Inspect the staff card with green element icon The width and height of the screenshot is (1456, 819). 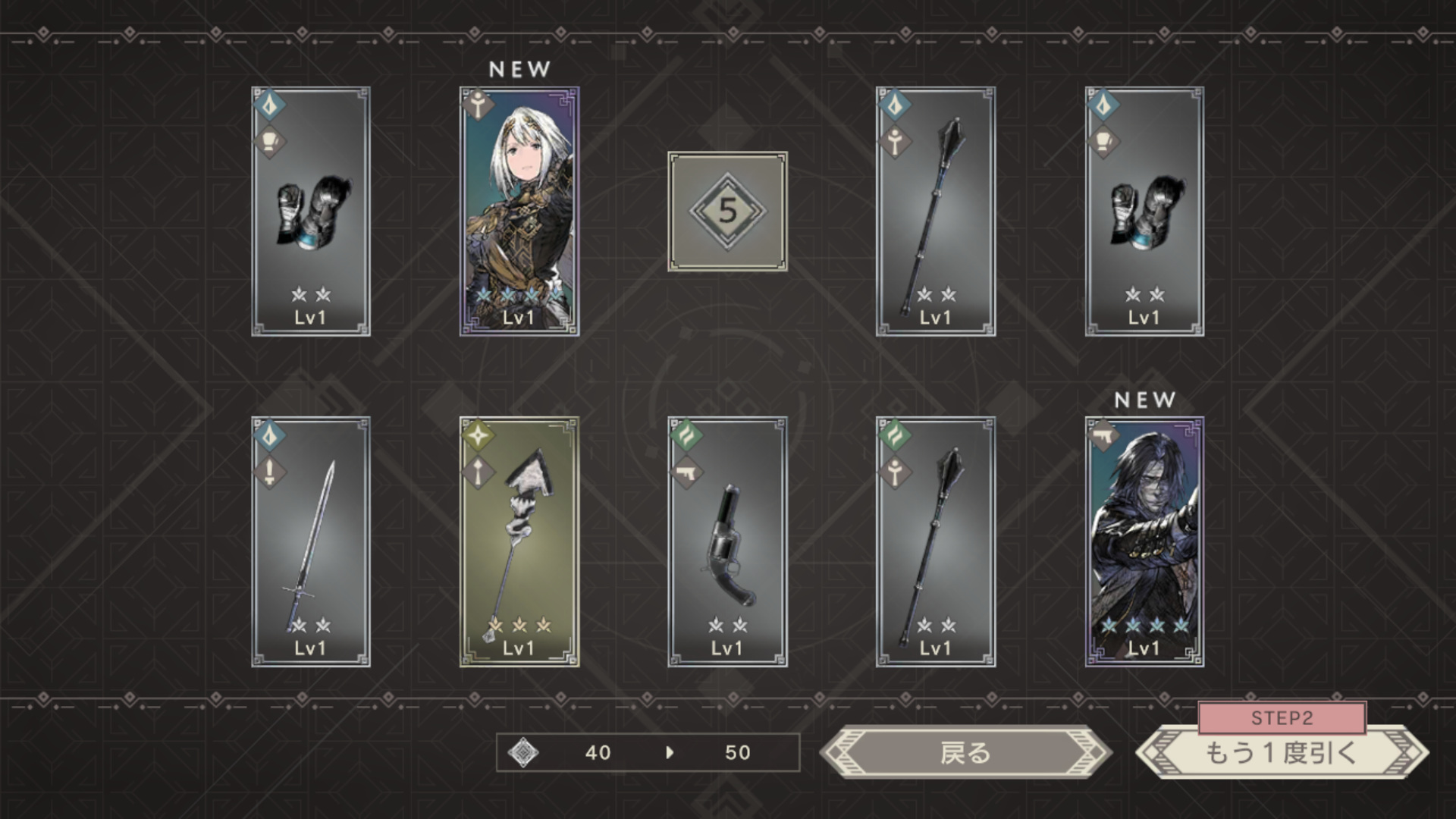click(x=936, y=541)
